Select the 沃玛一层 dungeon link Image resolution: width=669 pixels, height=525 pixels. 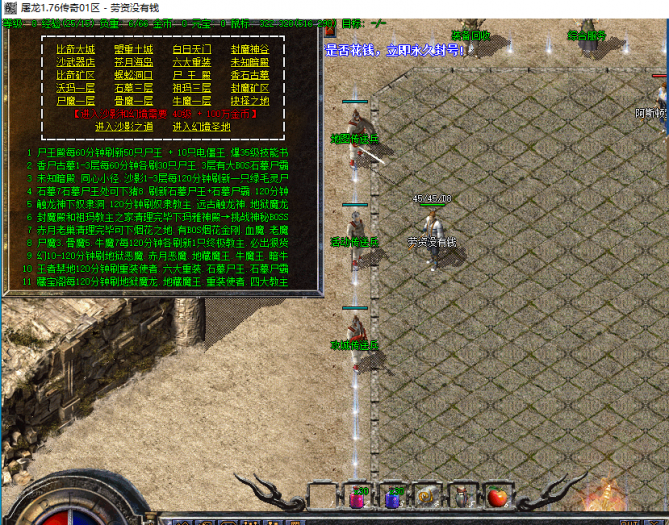[75, 87]
